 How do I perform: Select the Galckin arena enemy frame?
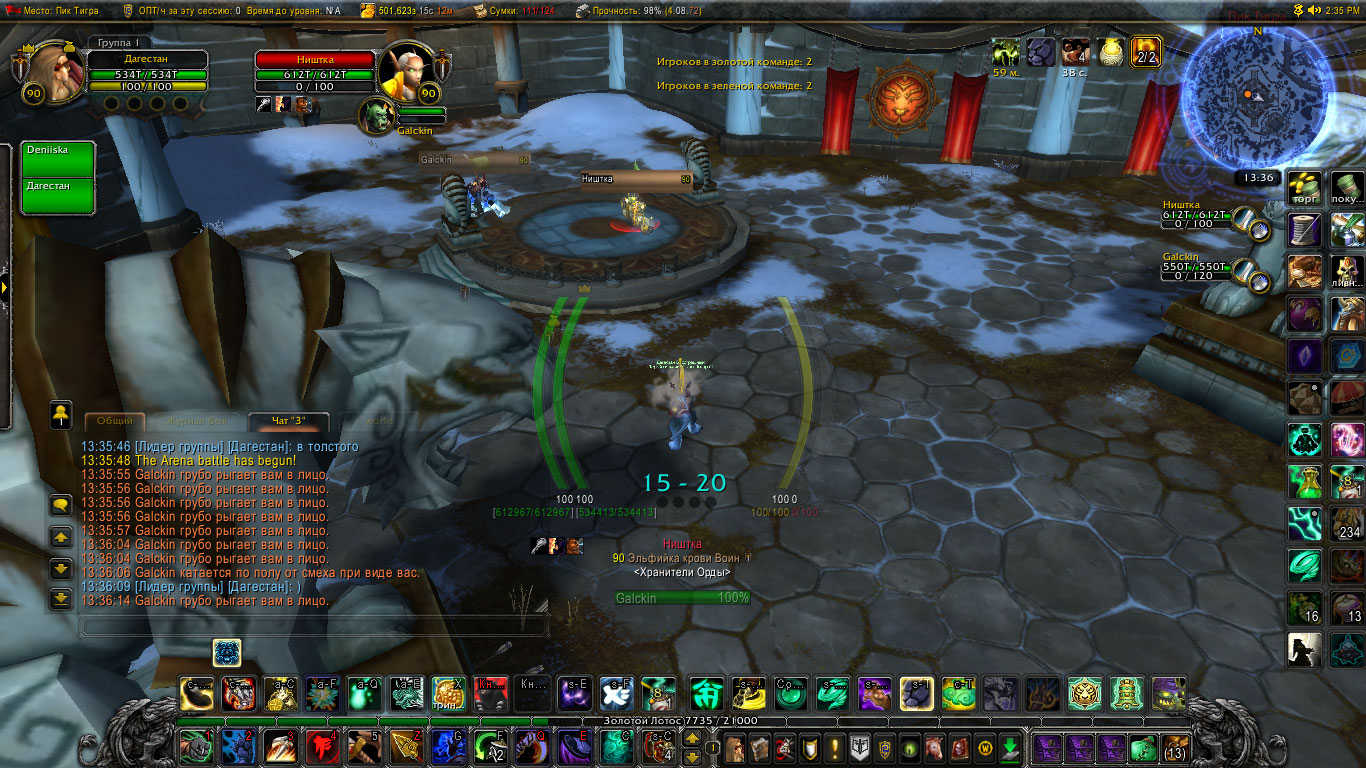pos(1200,266)
